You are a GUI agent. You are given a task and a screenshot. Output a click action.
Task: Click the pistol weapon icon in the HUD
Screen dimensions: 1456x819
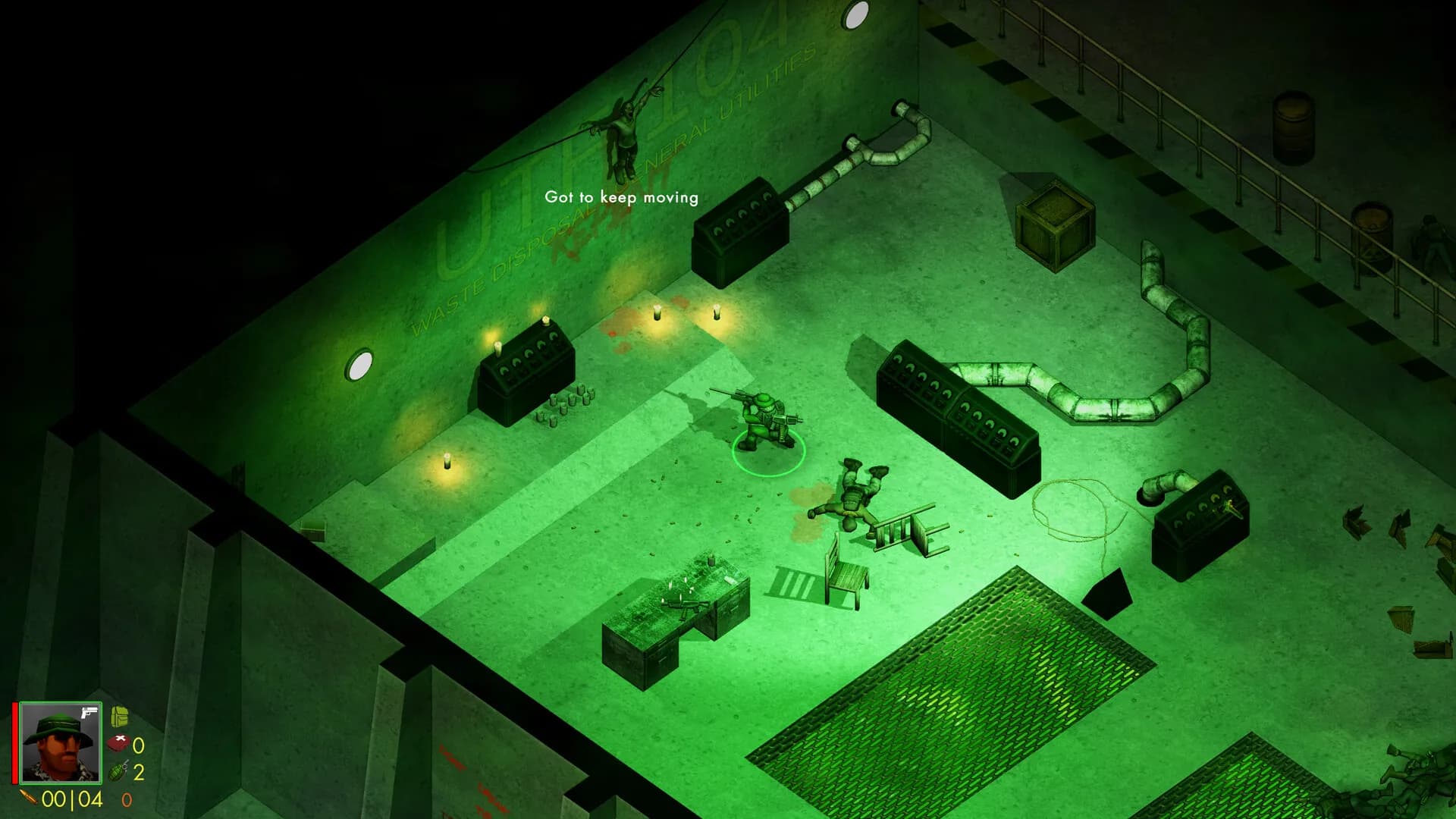click(89, 714)
